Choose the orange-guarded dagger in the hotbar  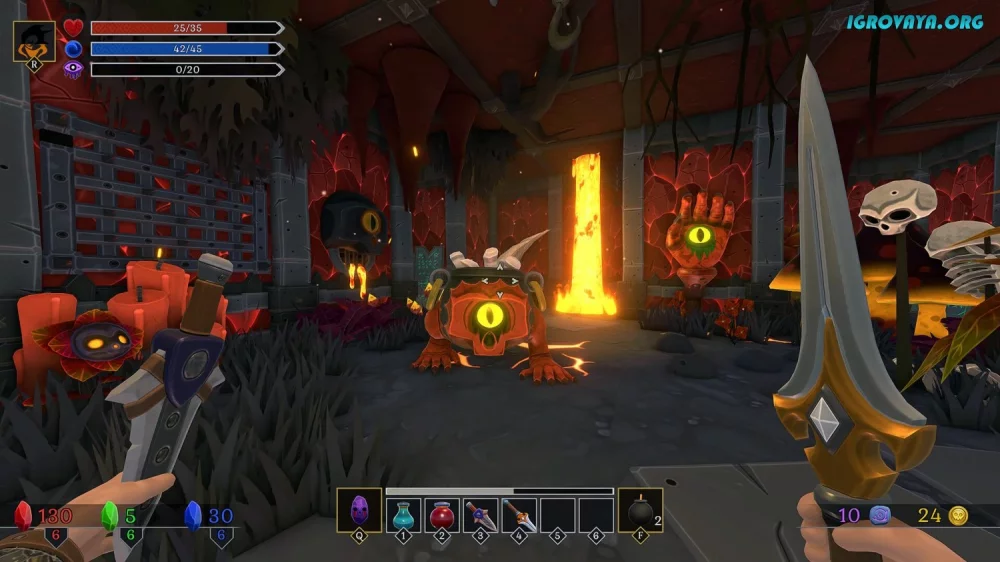coord(519,515)
